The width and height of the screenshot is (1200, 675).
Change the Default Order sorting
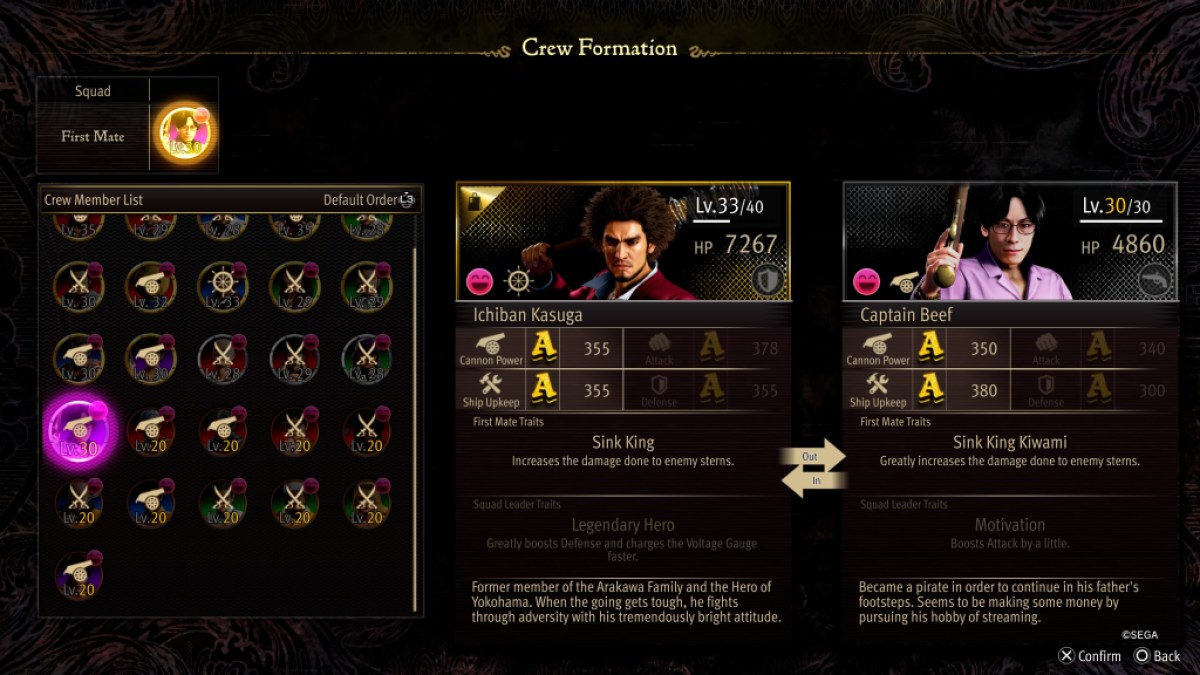coord(368,200)
